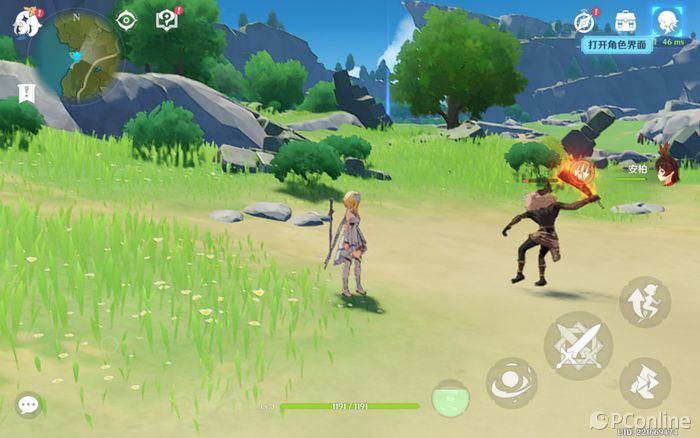The width and height of the screenshot is (700, 438).
Task: Open the chat speech bubble
Action: click(x=28, y=404)
